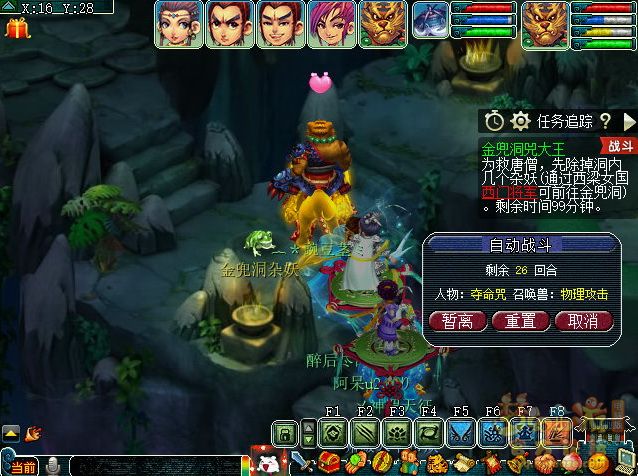Expand chat with the yellow up arrow
The height and width of the screenshot is (476, 638).
[x=10, y=433]
